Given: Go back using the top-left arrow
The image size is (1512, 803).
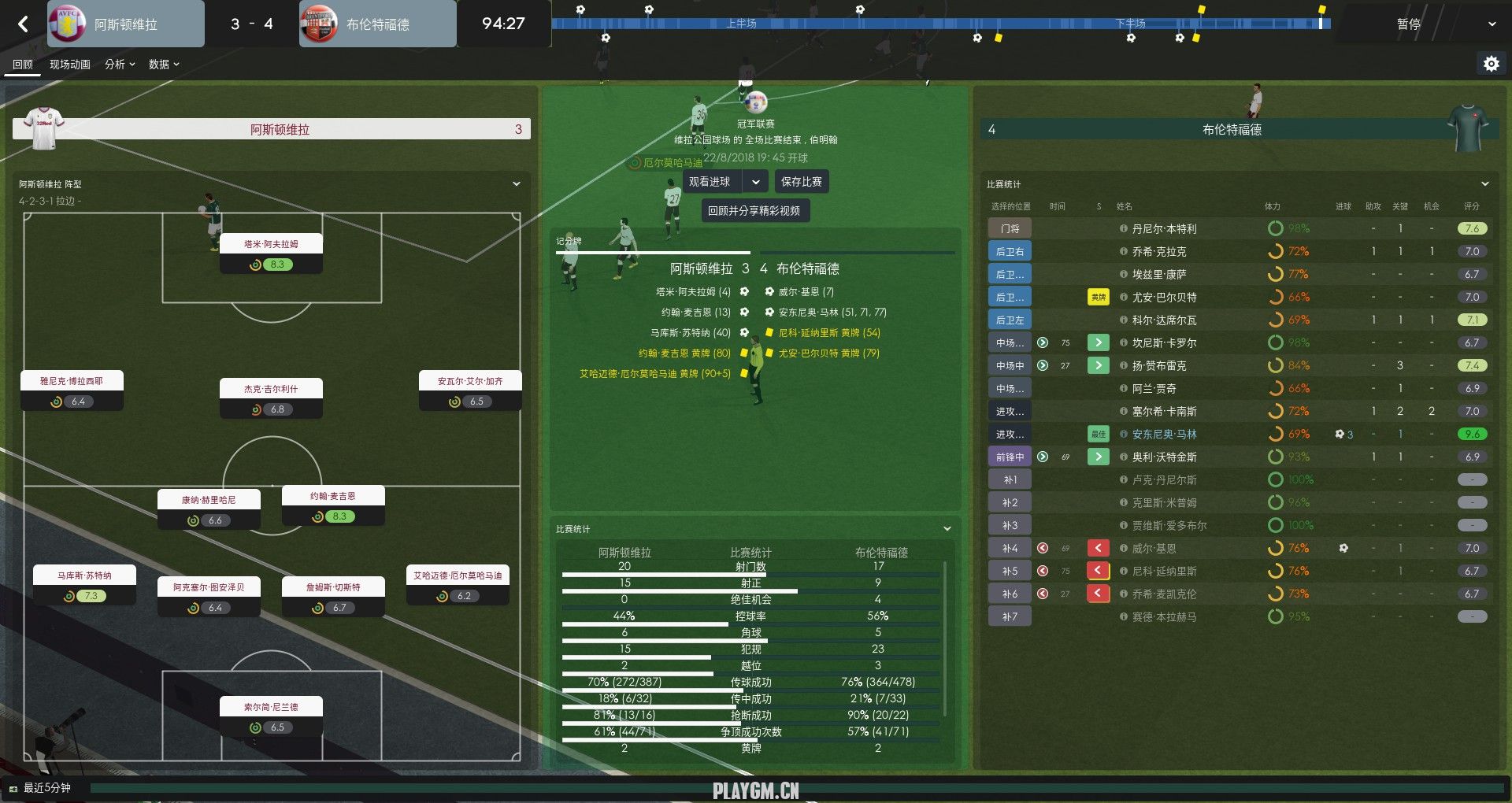Looking at the screenshot, I should [23, 24].
